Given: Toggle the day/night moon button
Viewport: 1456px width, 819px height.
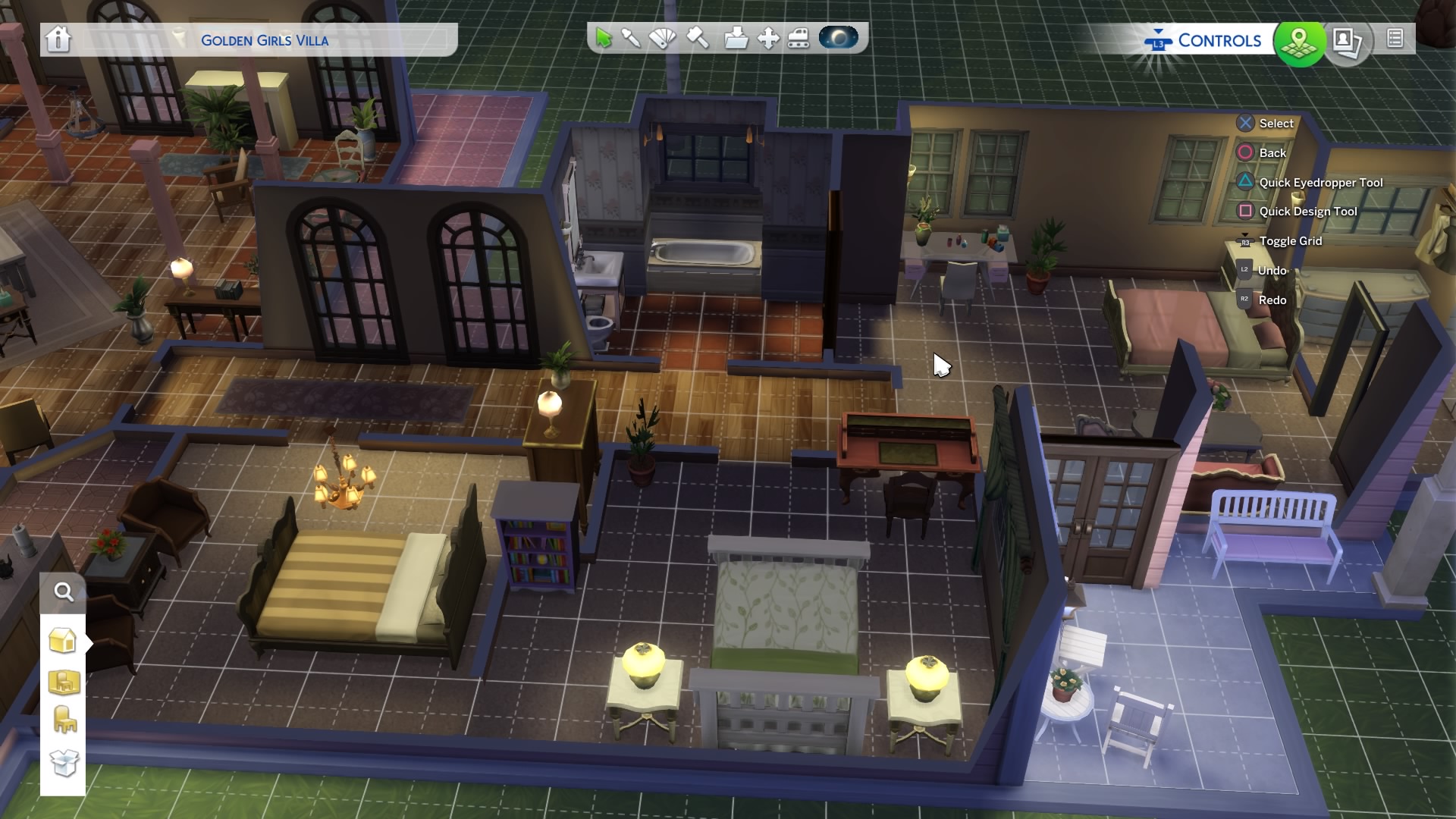Looking at the screenshot, I should (x=838, y=38).
